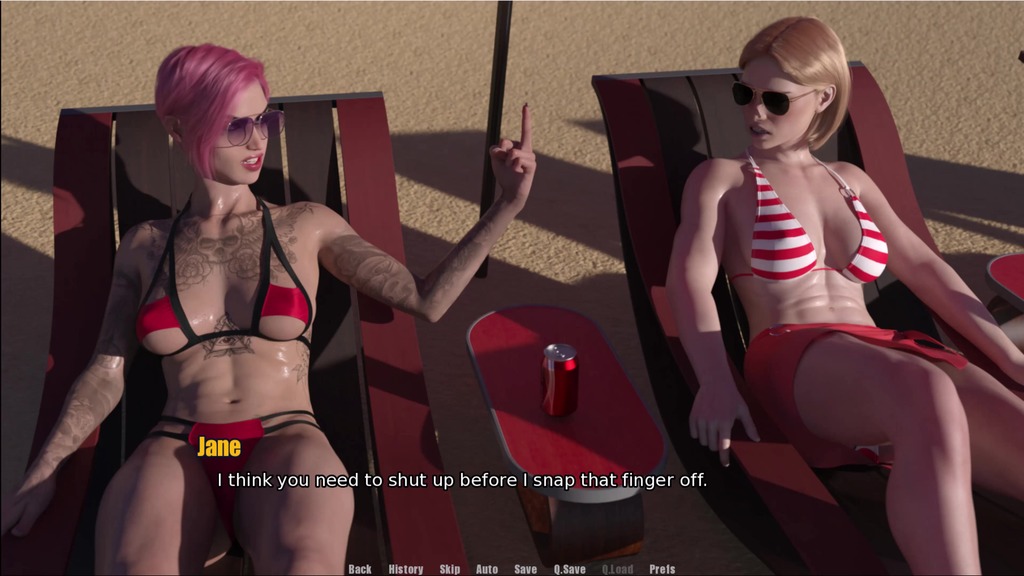Toggle Auto dialogue advance

[487, 569]
